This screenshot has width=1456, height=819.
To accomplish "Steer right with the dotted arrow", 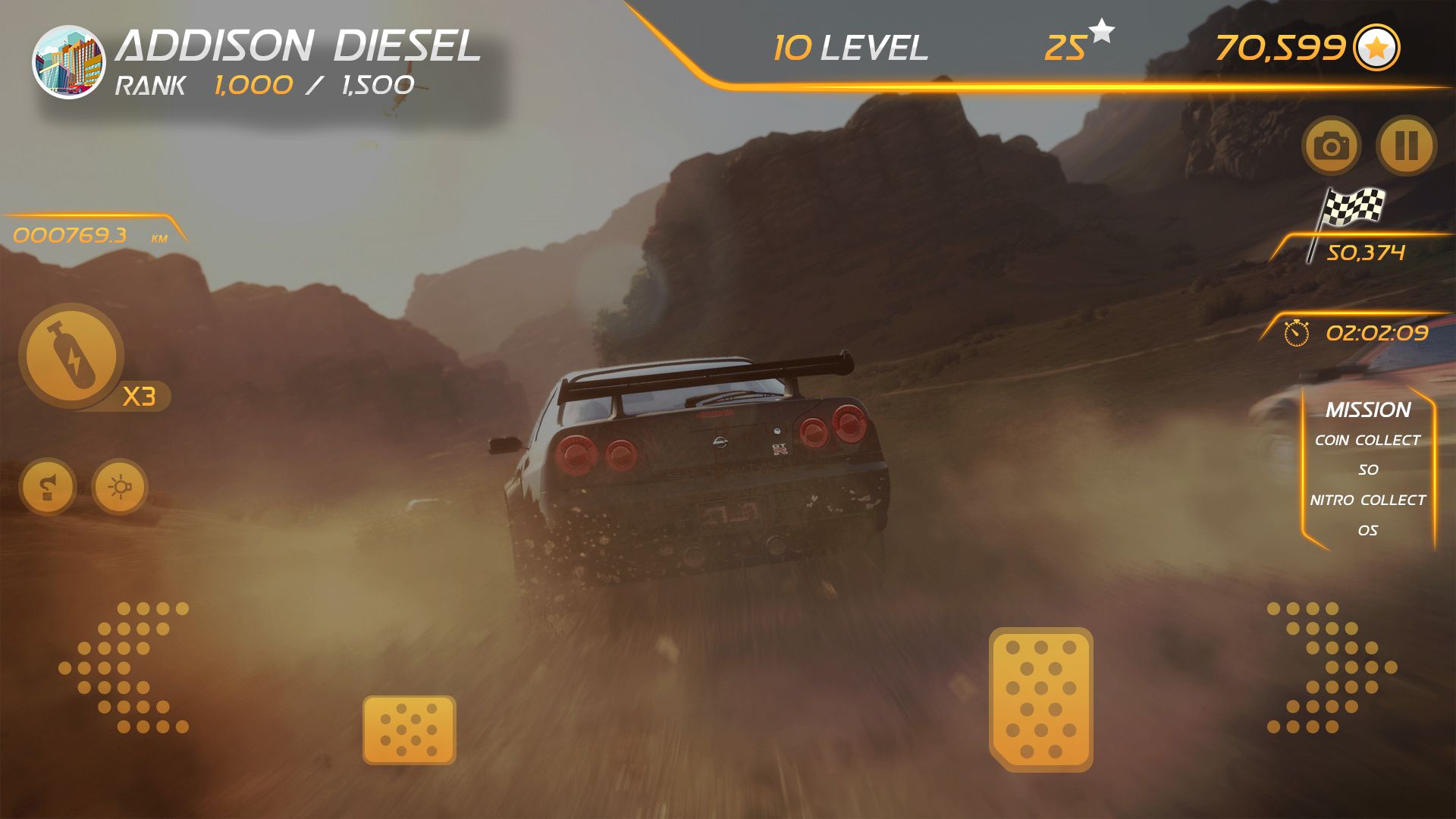I will 1332,667.
